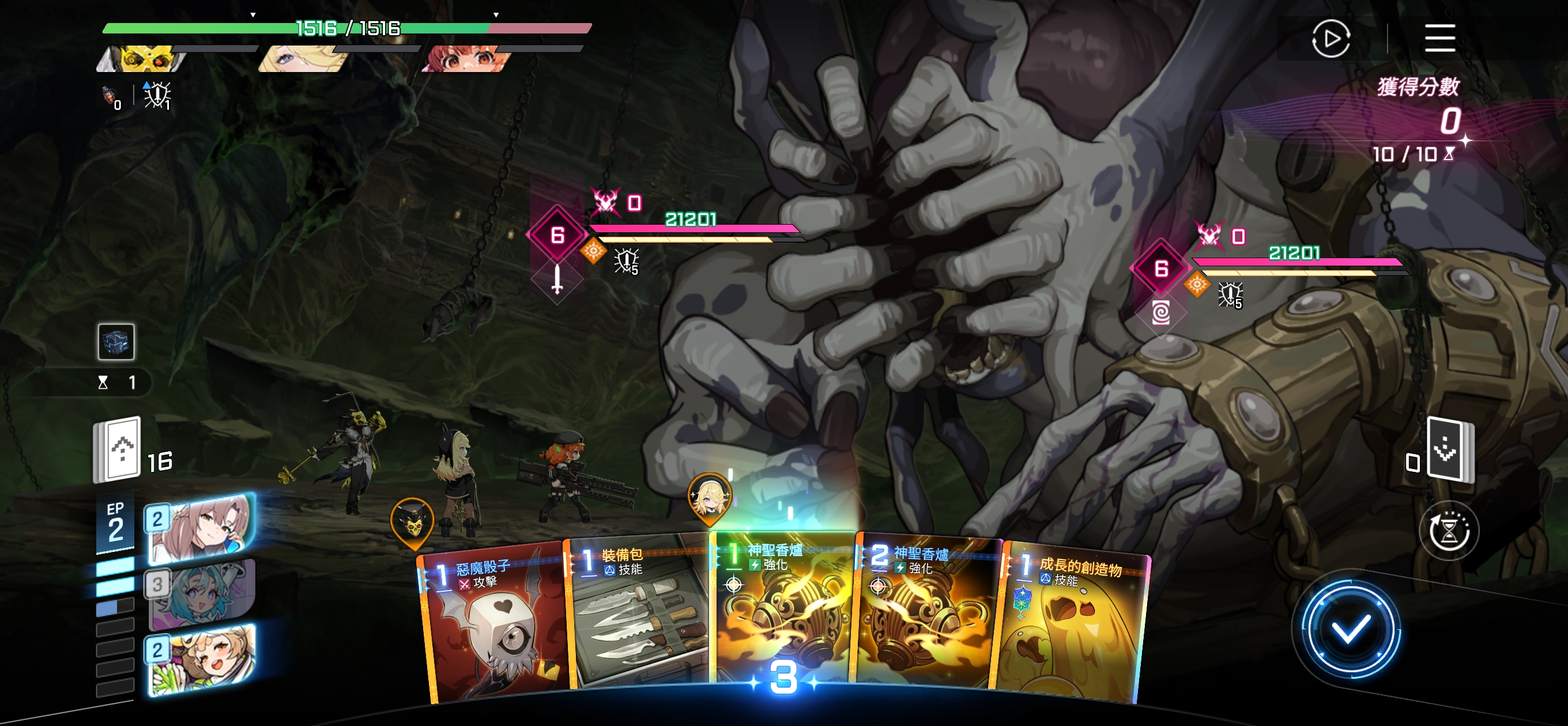Click the blue cube item icon

pyautogui.click(x=116, y=342)
